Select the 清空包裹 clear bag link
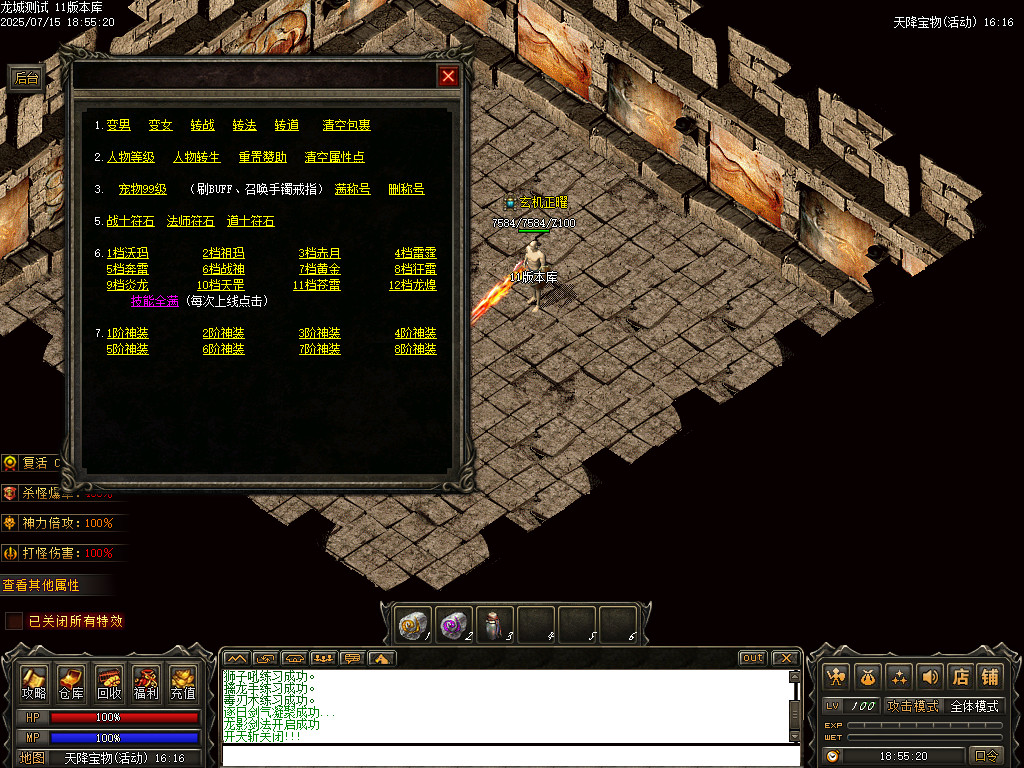Viewport: 1024px width, 768px height. [346, 126]
